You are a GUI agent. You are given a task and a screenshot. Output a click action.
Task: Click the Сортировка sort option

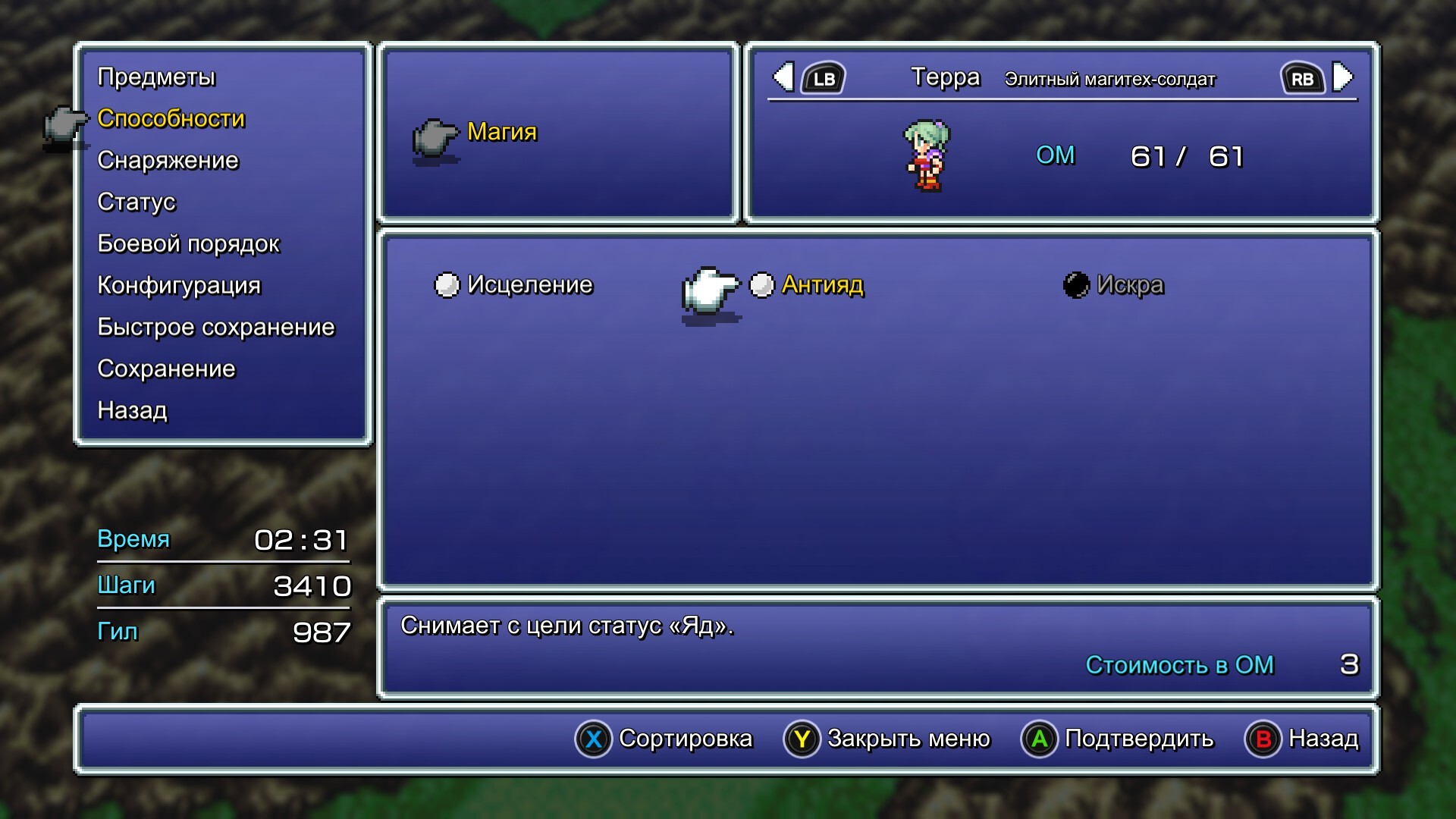[x=664, y=739]
